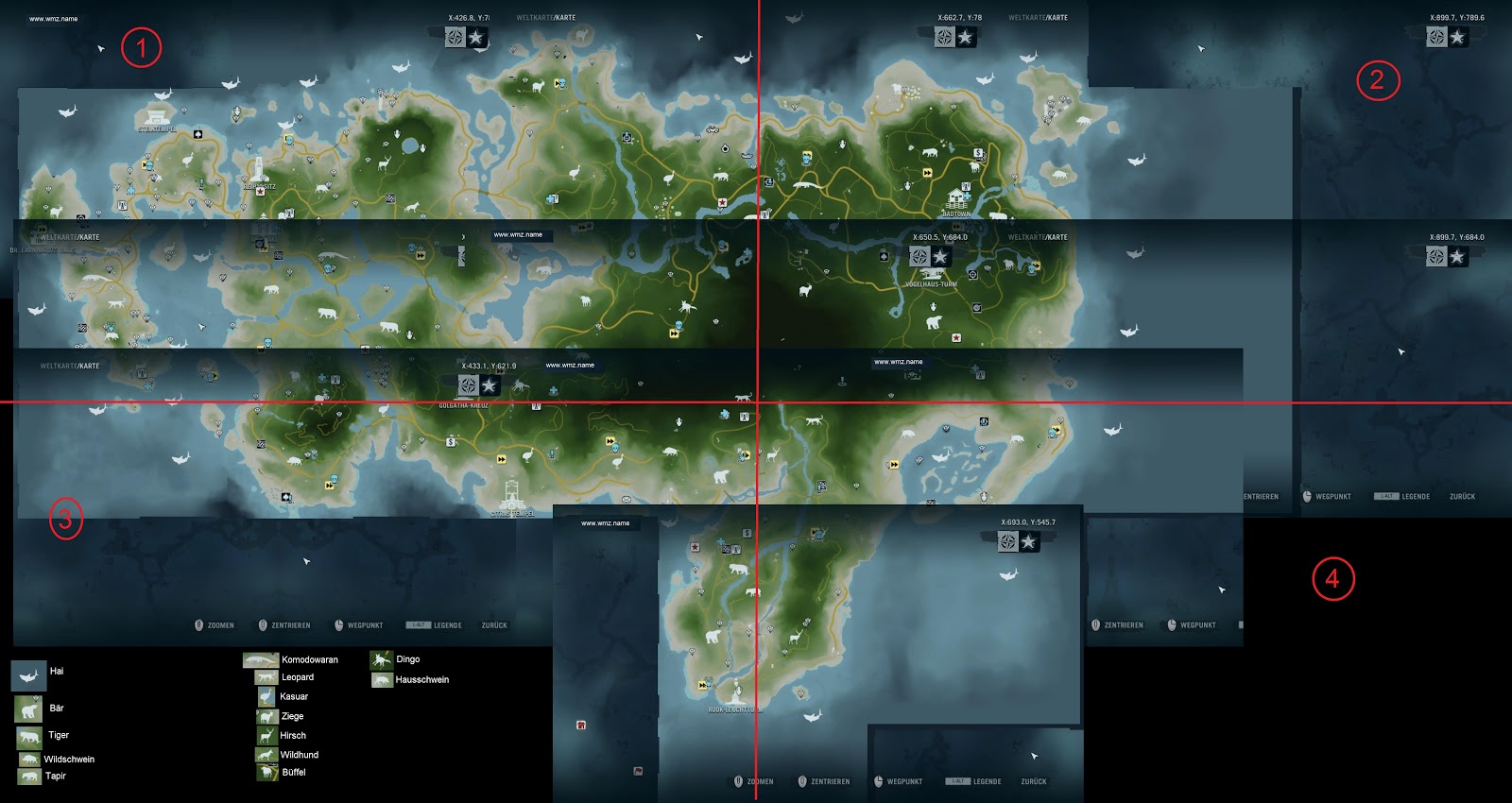Click the Komodowaran icon in the legend
This screenshot has width=1512, height=803.
(x=262, y=659)
